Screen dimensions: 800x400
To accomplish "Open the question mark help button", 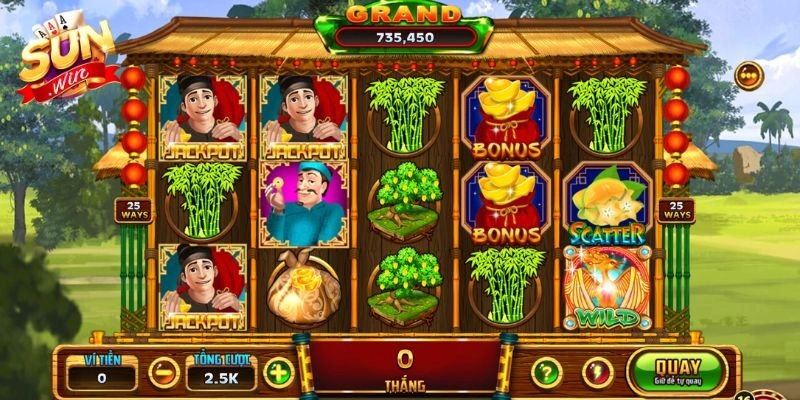I will coord(545,373).
